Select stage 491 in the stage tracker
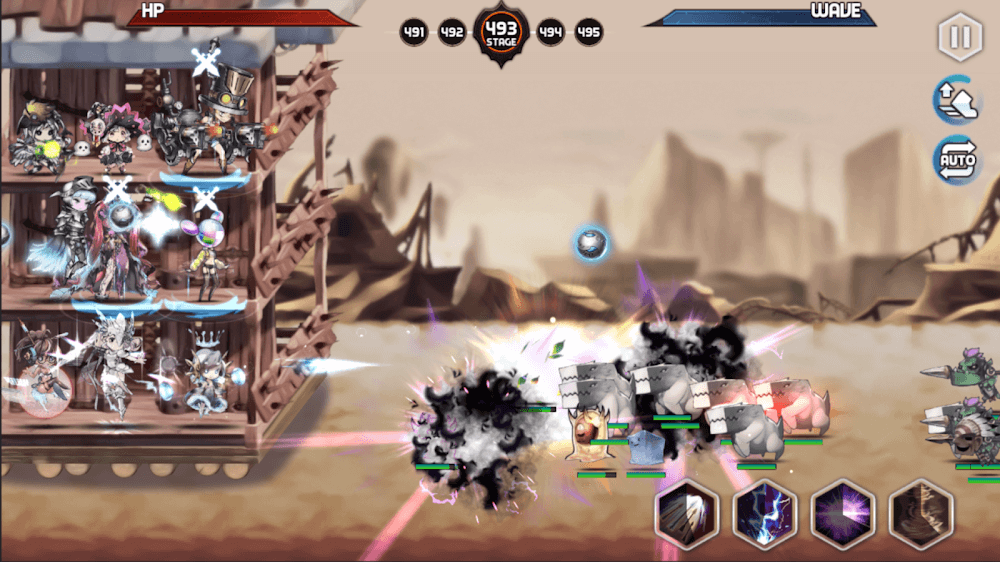The height and width of the screenshot is (562, 1000). tap(415, 32)
